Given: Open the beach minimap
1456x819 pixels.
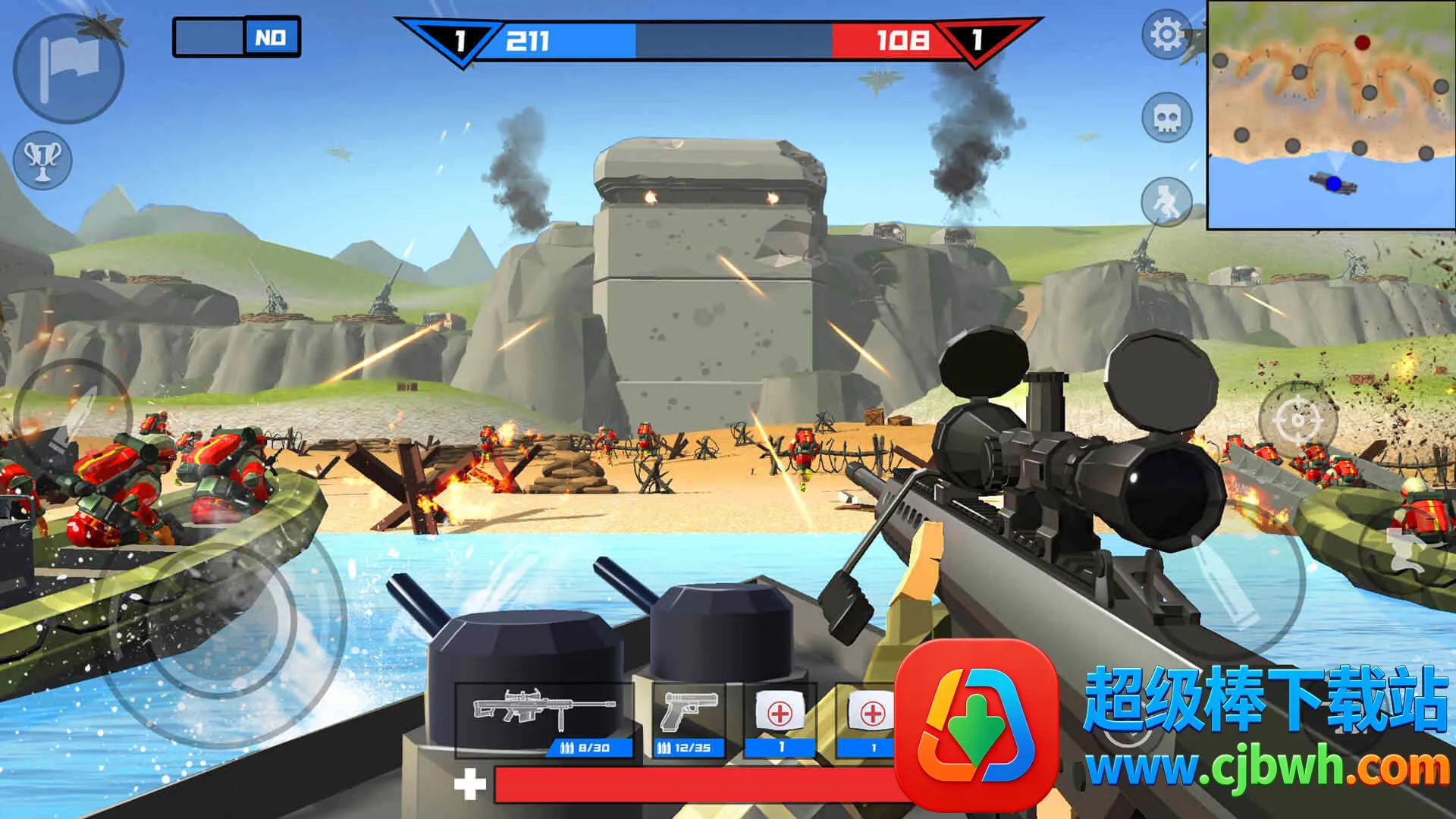Looking at the screenshot, I should pos(1330,115).
